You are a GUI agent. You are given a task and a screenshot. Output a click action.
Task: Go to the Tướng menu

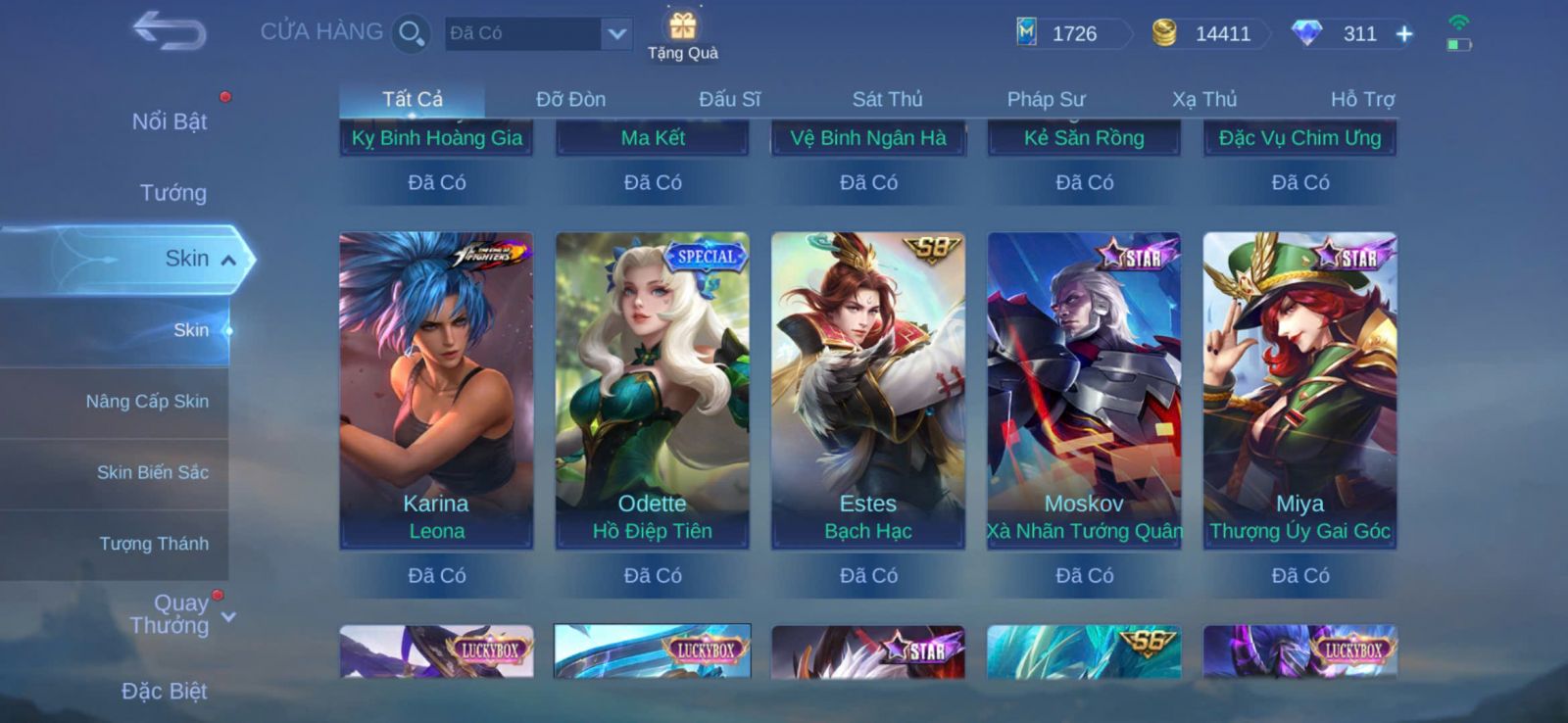click(x=172, y=193)
